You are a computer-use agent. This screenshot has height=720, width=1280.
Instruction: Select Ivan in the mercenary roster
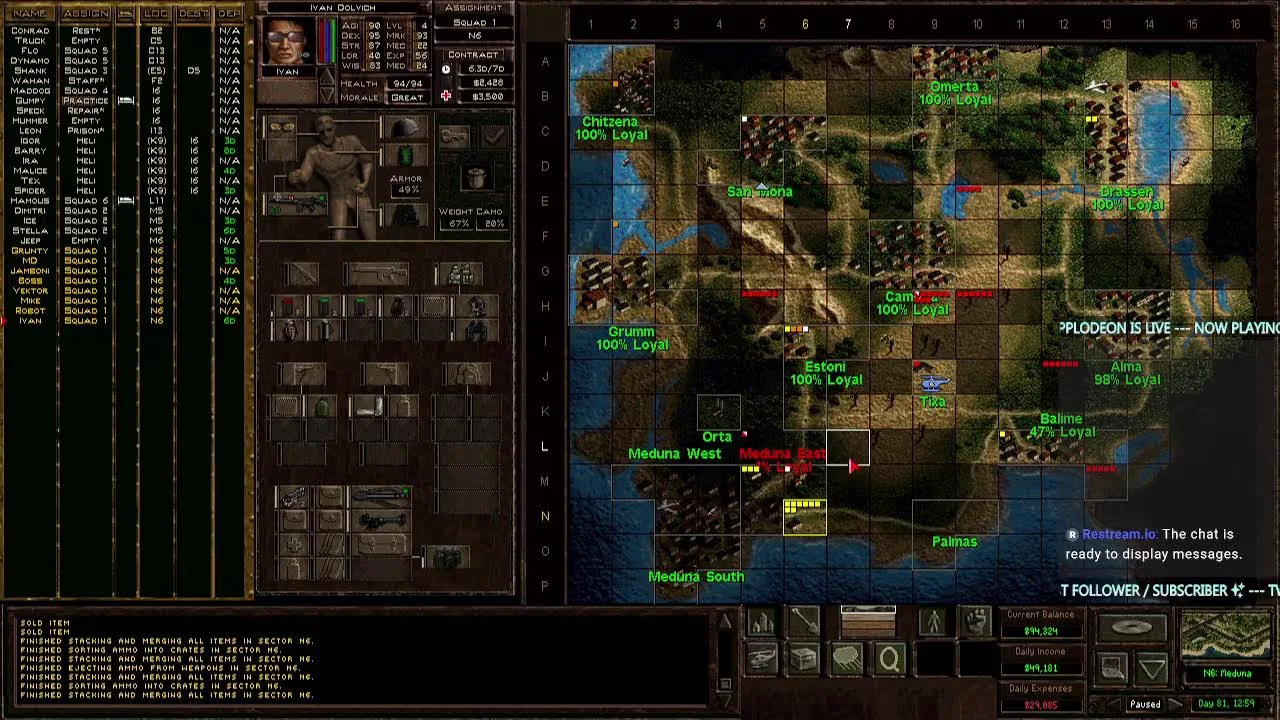(x=30, y=321)
